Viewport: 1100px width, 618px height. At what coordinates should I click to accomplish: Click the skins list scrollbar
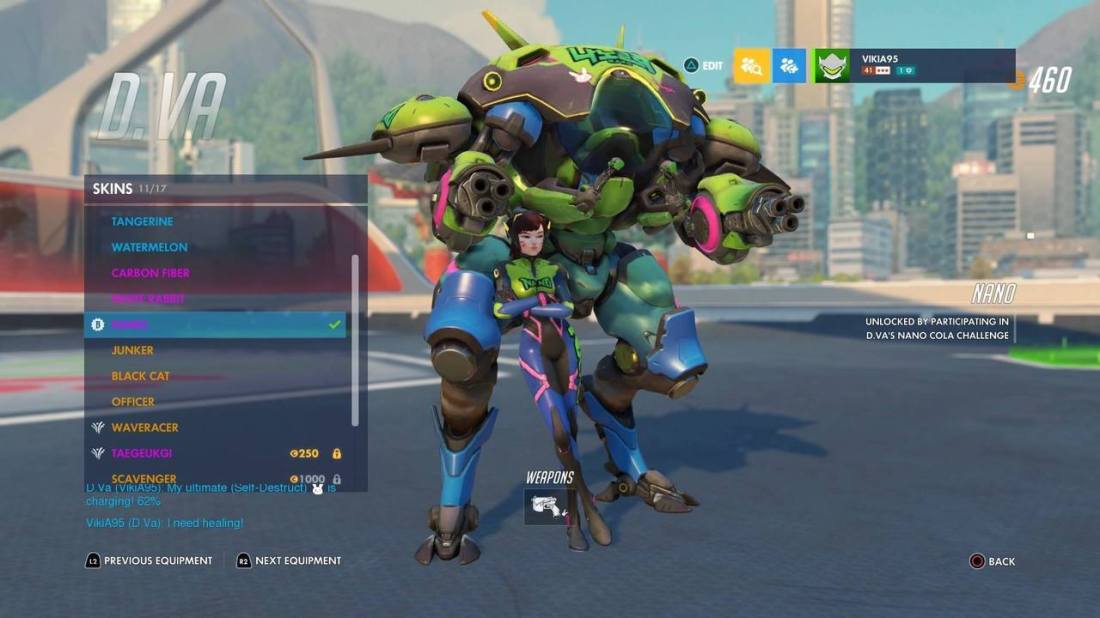click(x=355, y=340)
